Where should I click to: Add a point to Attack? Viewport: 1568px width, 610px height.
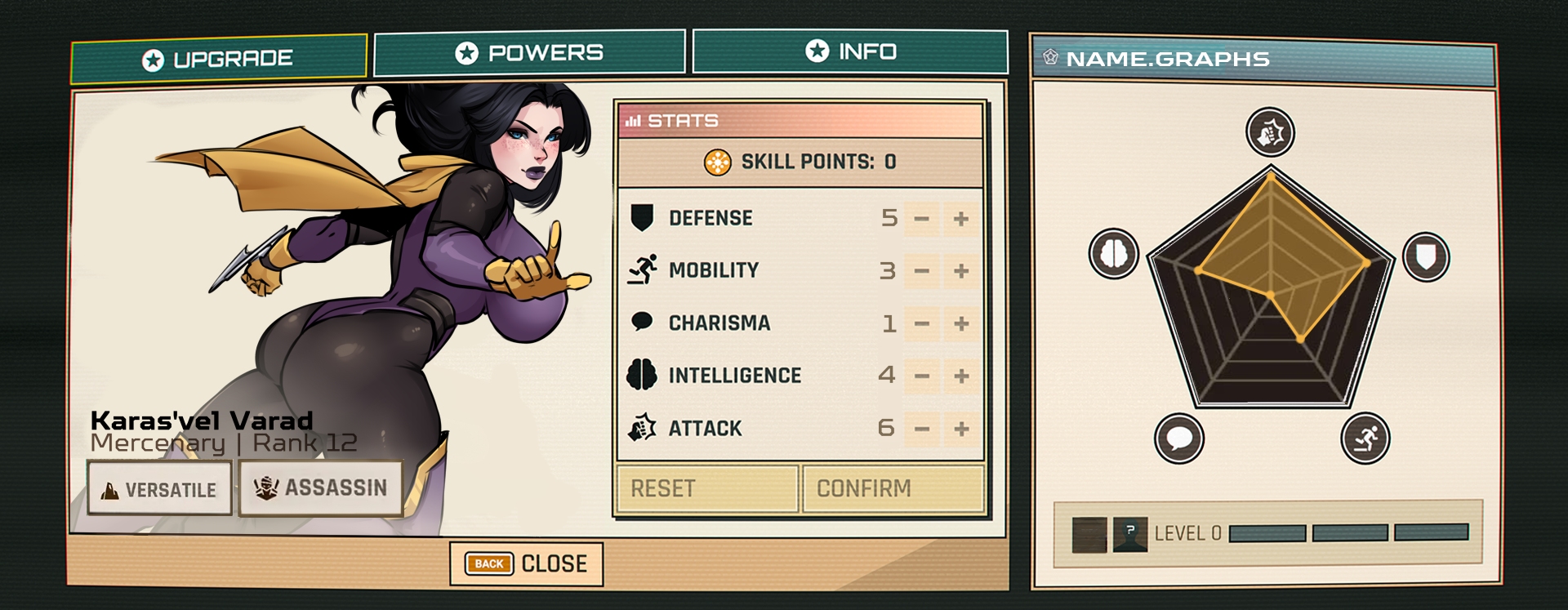[x=961, y=429]
